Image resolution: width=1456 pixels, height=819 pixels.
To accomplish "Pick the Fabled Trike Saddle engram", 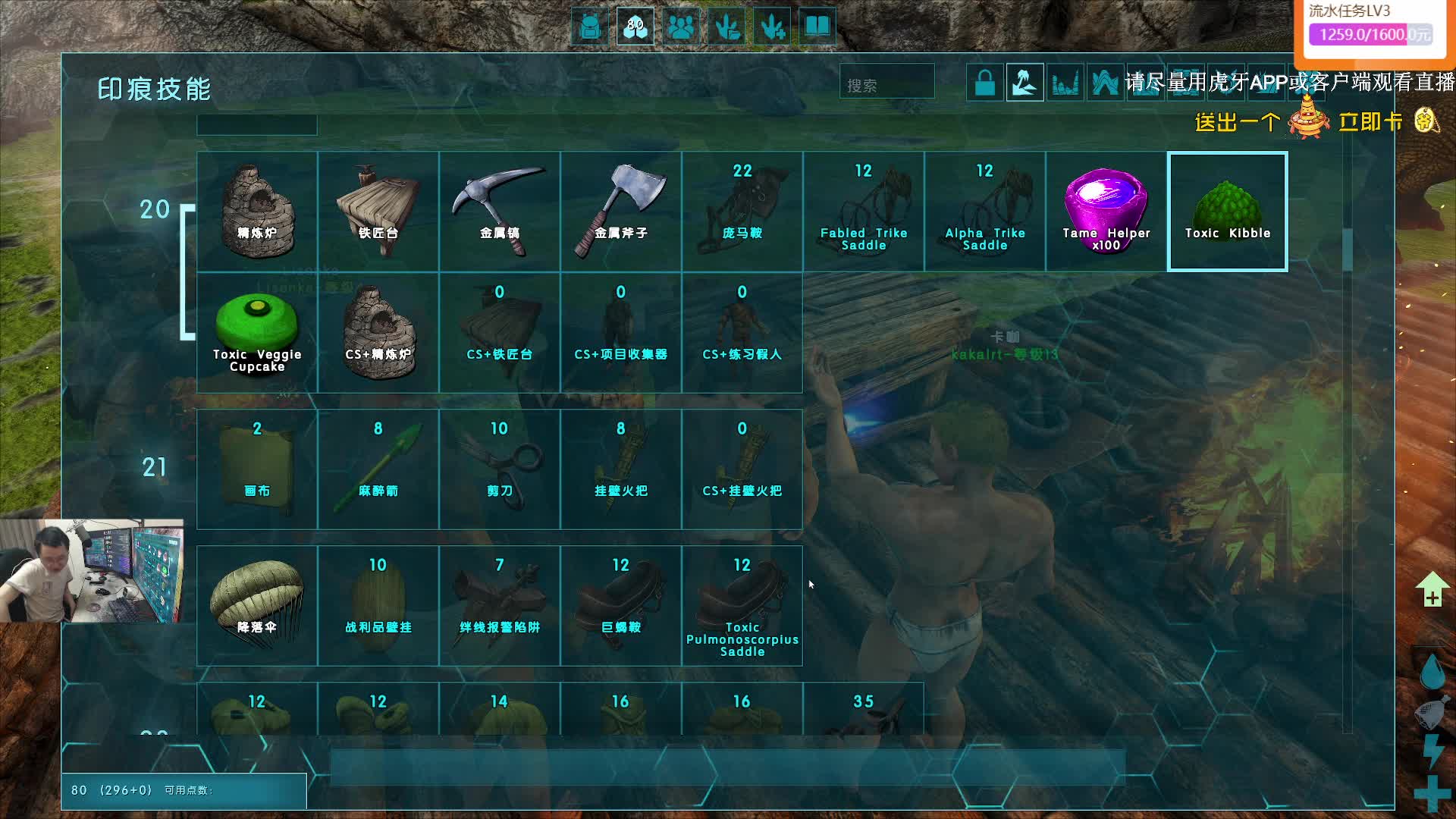I will point(863,211).
